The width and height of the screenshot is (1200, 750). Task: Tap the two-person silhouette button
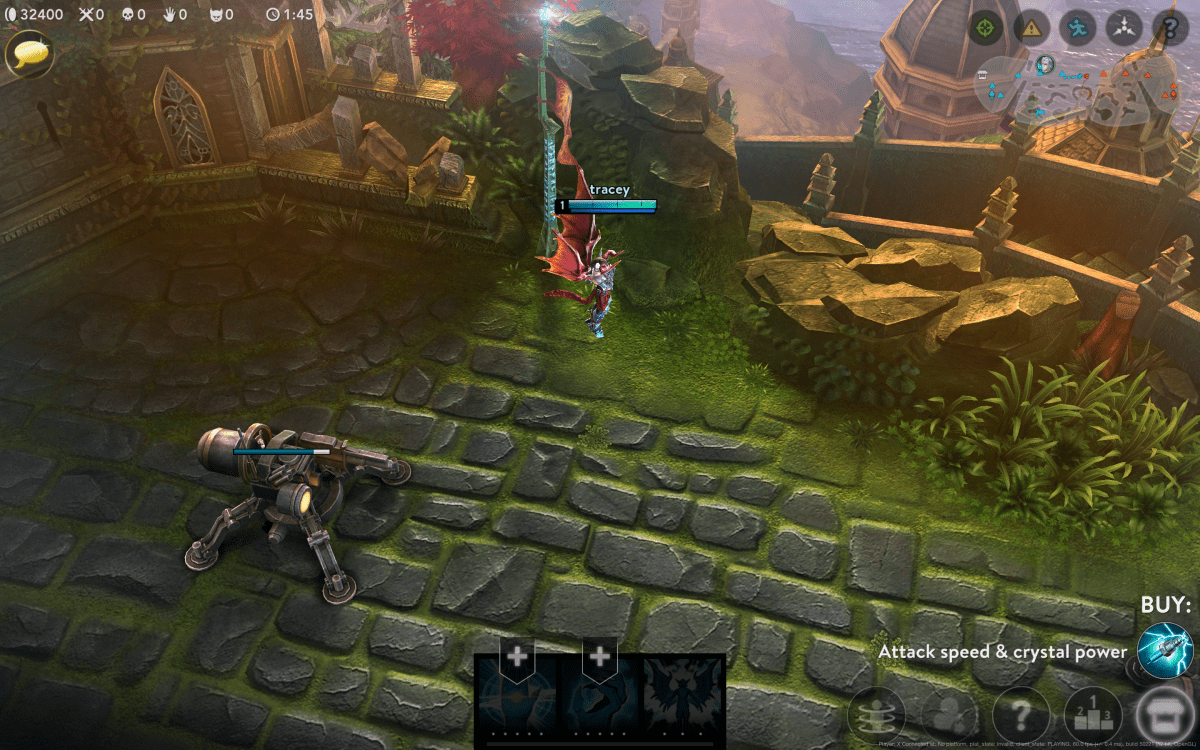coord(949,716)
